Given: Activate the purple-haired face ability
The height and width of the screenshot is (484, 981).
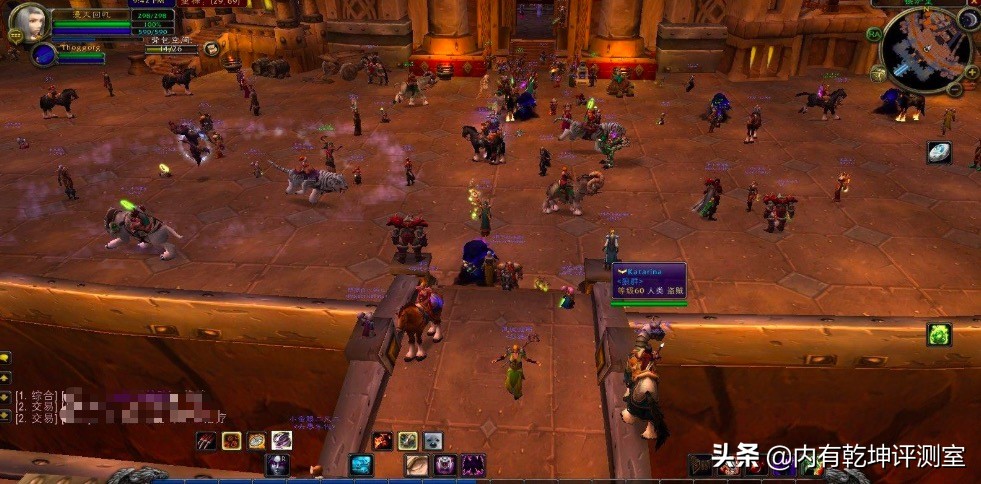Looking at the screenshot, I should 277,465.
